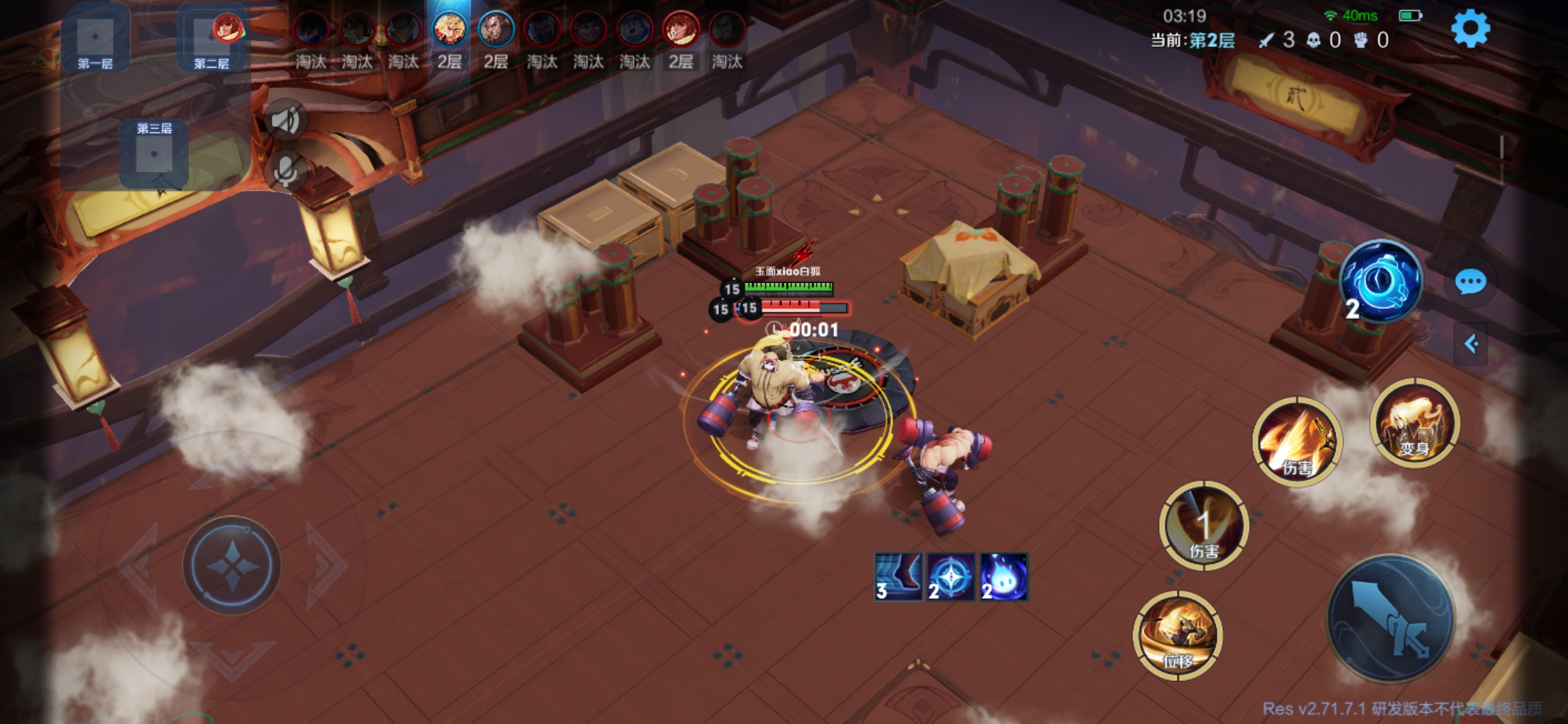Open the chat speech bubble
Image resolution: width=1568 pixels, height=724 pixels.
(x=1470, y=282)
